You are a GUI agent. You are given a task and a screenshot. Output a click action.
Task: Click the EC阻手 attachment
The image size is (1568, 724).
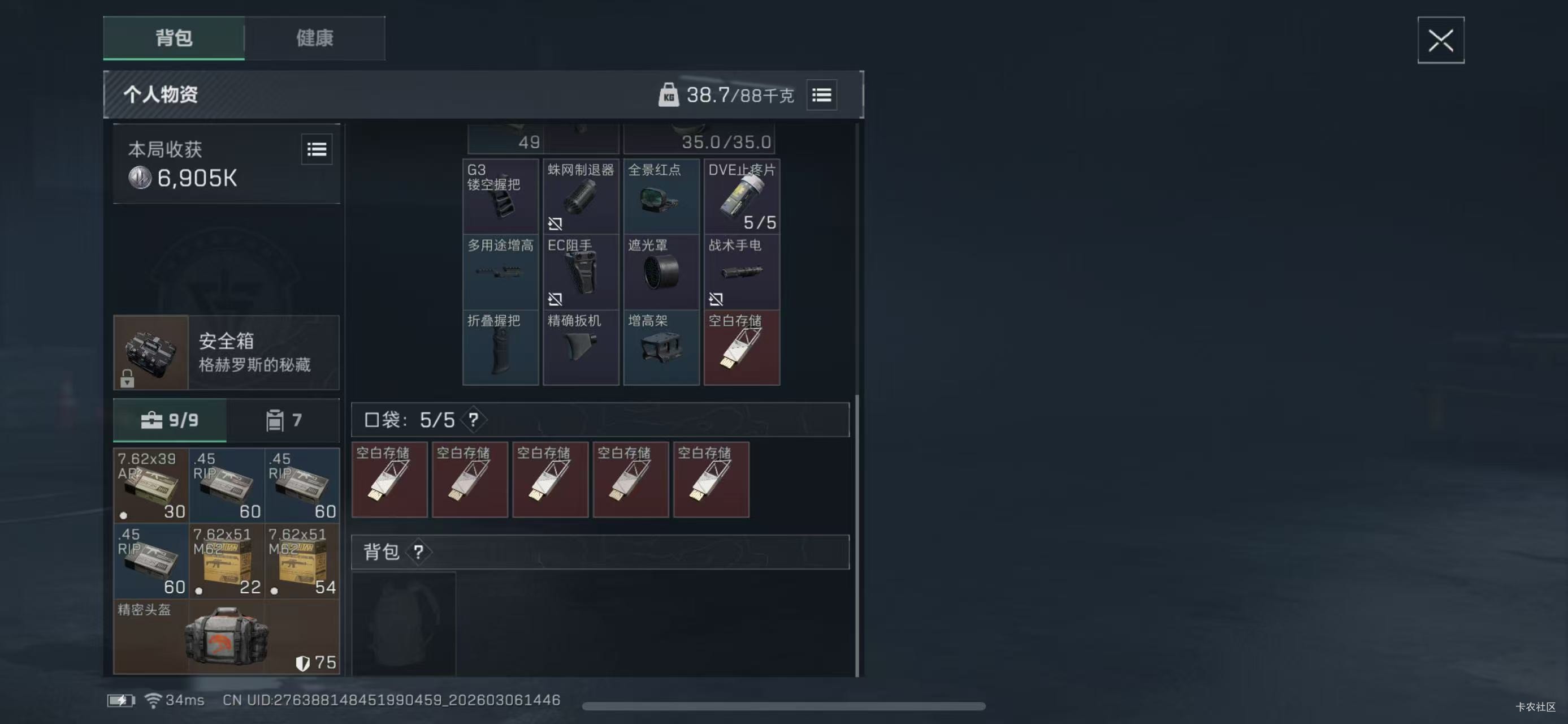[581, 272]
